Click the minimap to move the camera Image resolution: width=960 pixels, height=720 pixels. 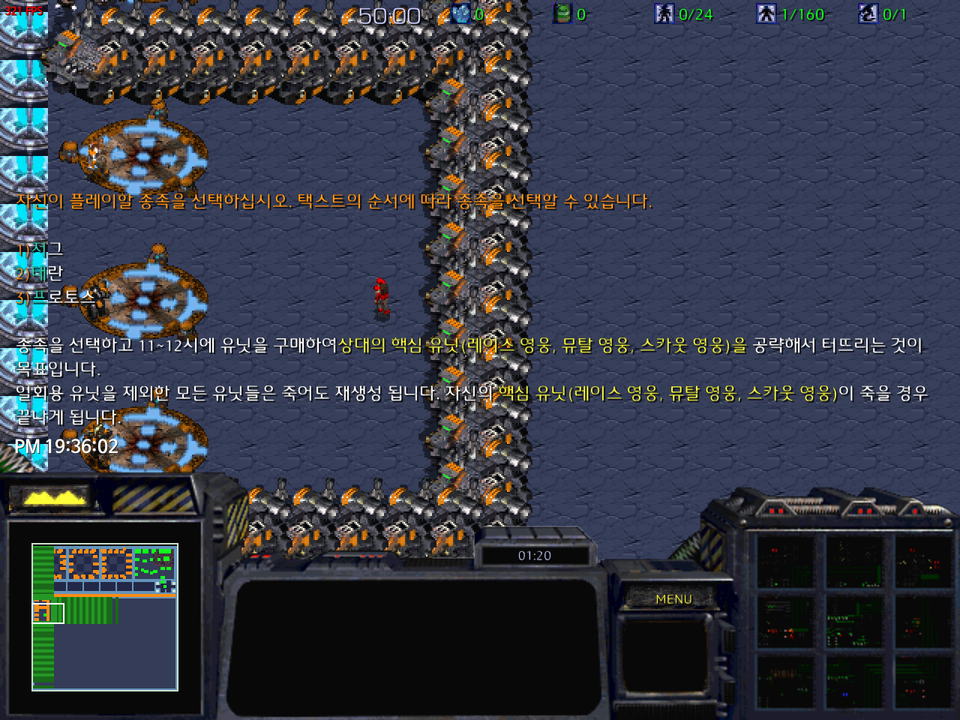(104, 616)
